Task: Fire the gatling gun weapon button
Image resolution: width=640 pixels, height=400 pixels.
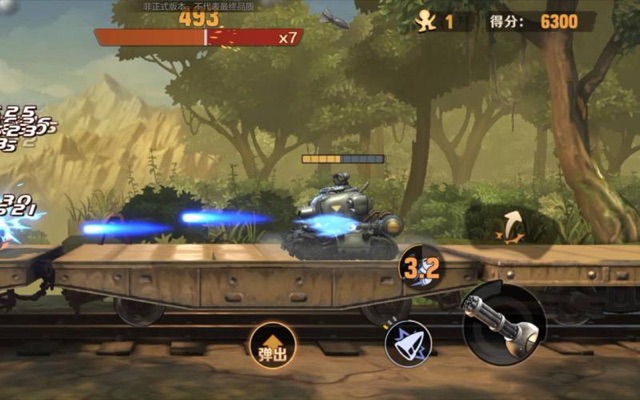Action: [x=503, y=322]
